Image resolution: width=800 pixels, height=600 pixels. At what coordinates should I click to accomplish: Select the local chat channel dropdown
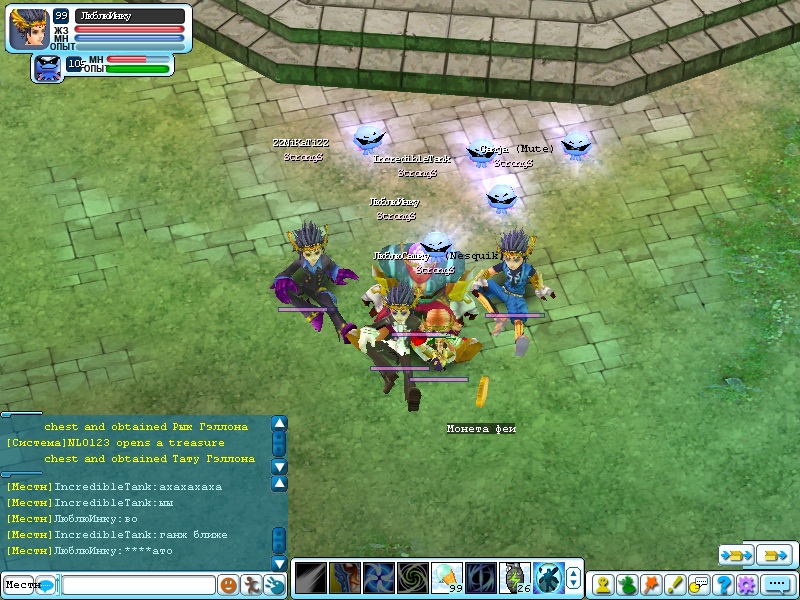(x=28, y=584)
